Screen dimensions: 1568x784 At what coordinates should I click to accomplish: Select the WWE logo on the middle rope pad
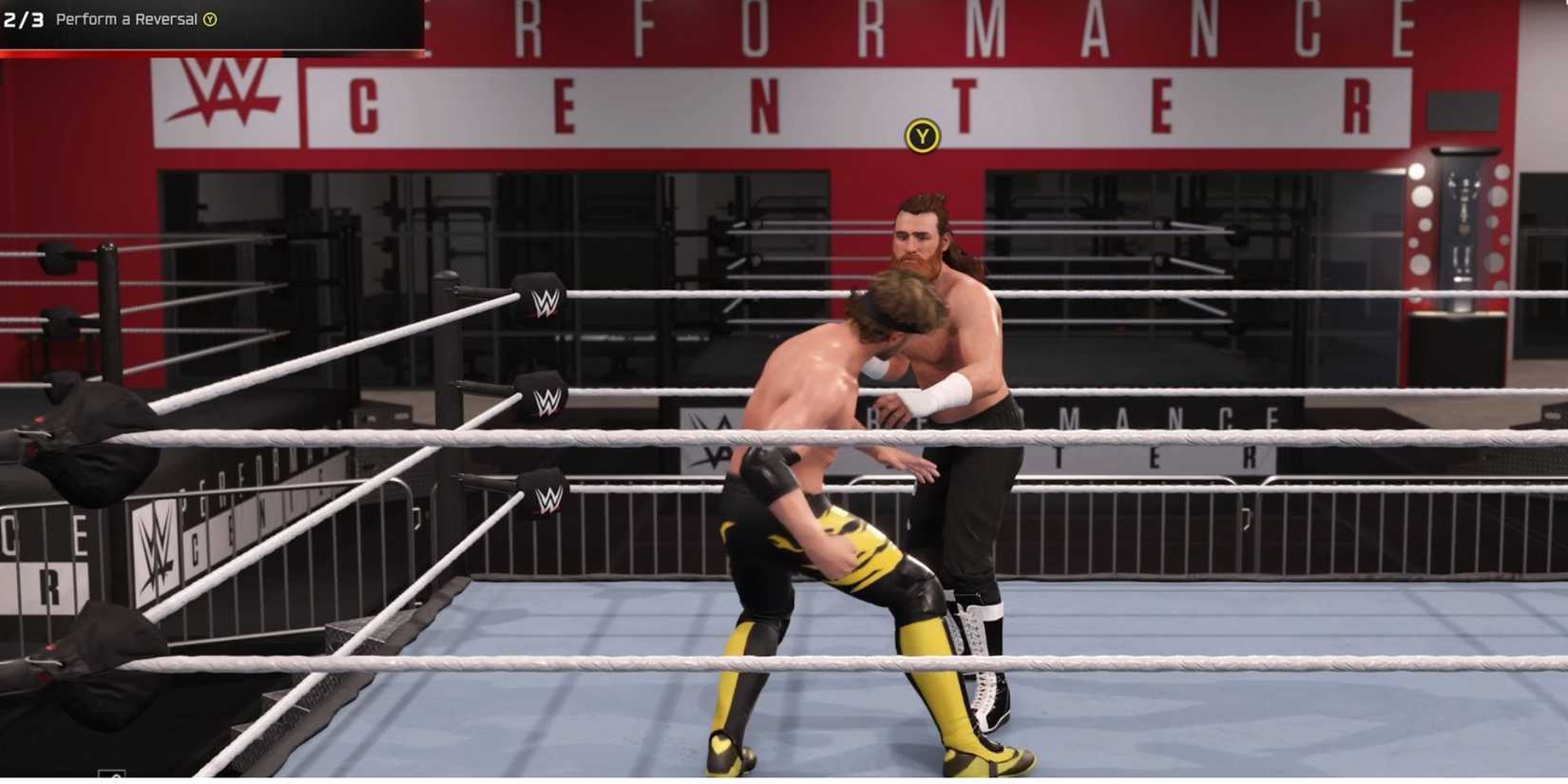pos(548,403)
